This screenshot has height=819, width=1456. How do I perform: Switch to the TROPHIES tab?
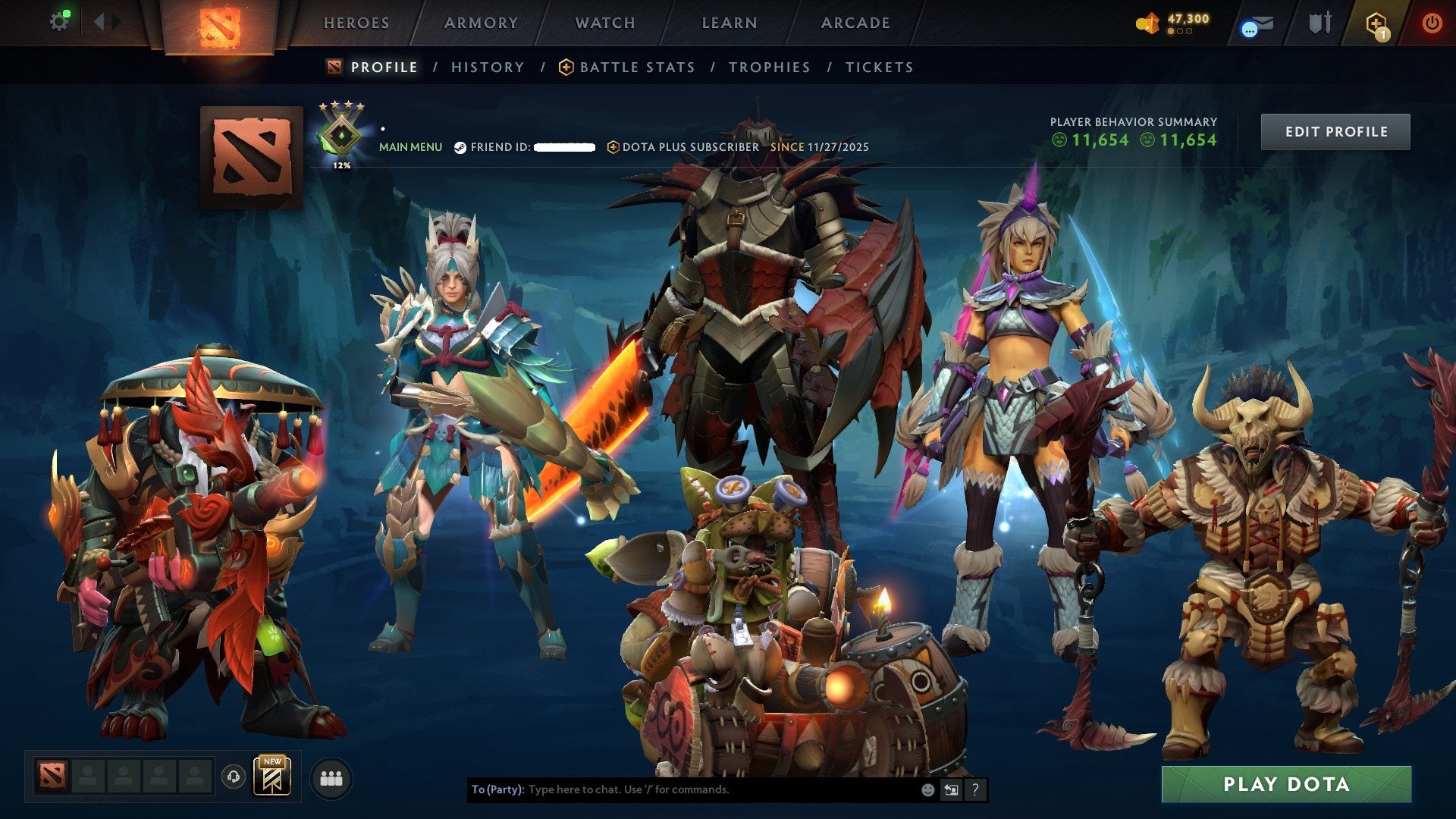click(x=769, y=67)
